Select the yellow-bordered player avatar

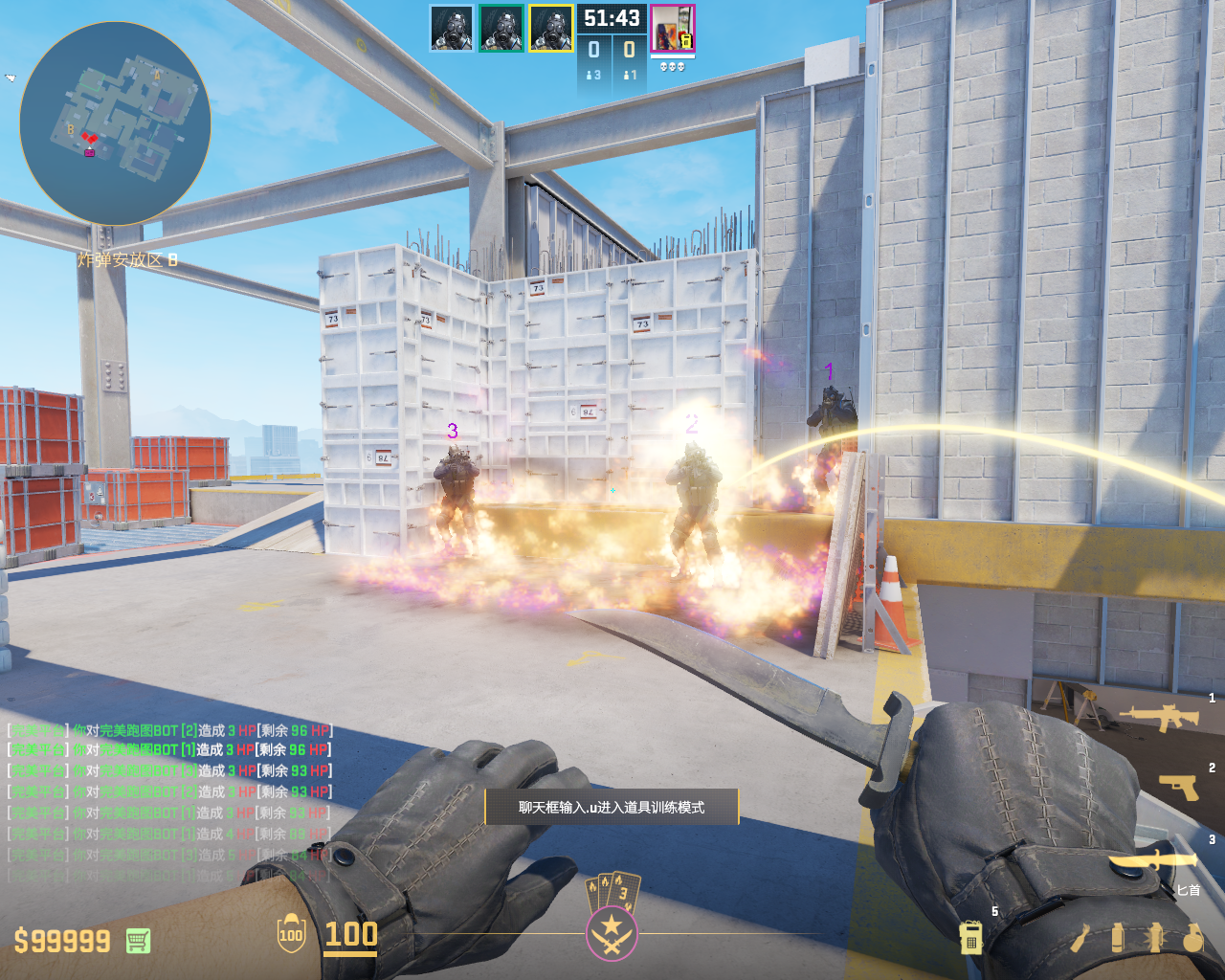point(550,29)
